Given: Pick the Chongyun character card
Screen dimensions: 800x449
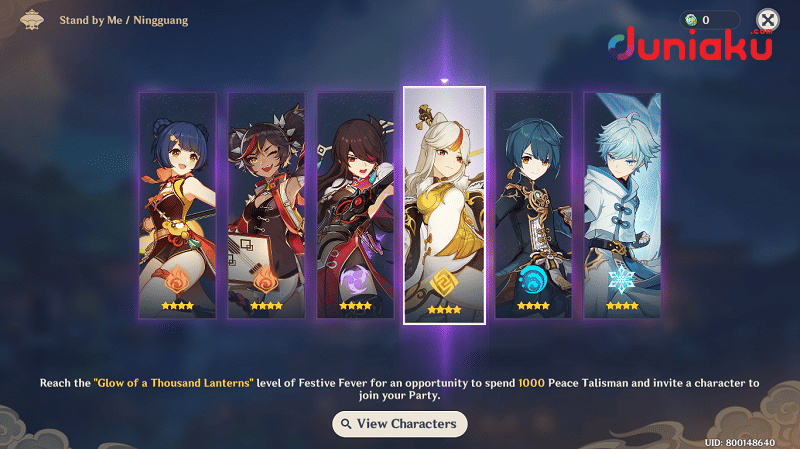Looking at the screenshot, I should pos(621,205).
